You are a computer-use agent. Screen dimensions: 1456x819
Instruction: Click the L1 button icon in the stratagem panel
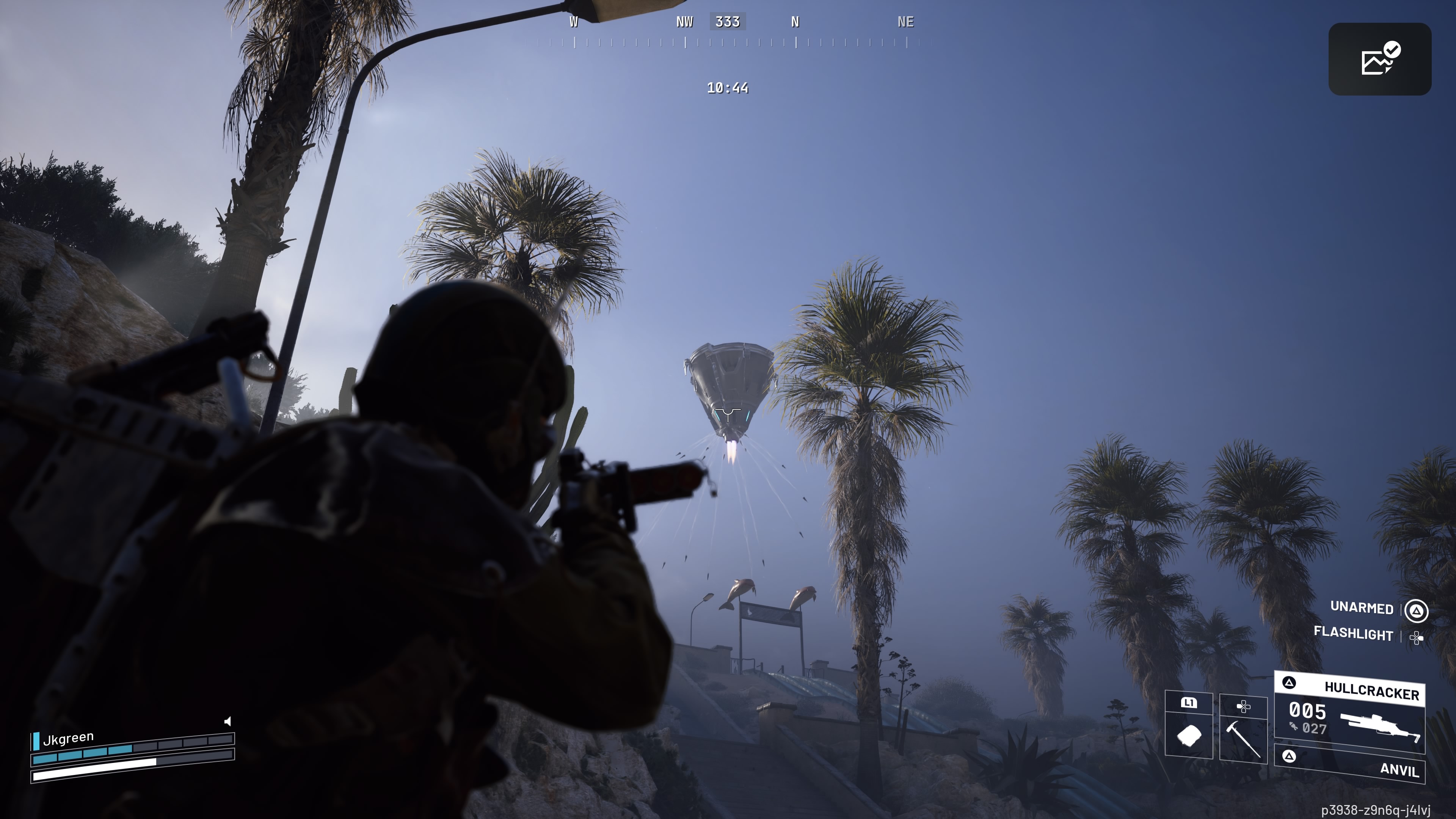[1189, 703]
